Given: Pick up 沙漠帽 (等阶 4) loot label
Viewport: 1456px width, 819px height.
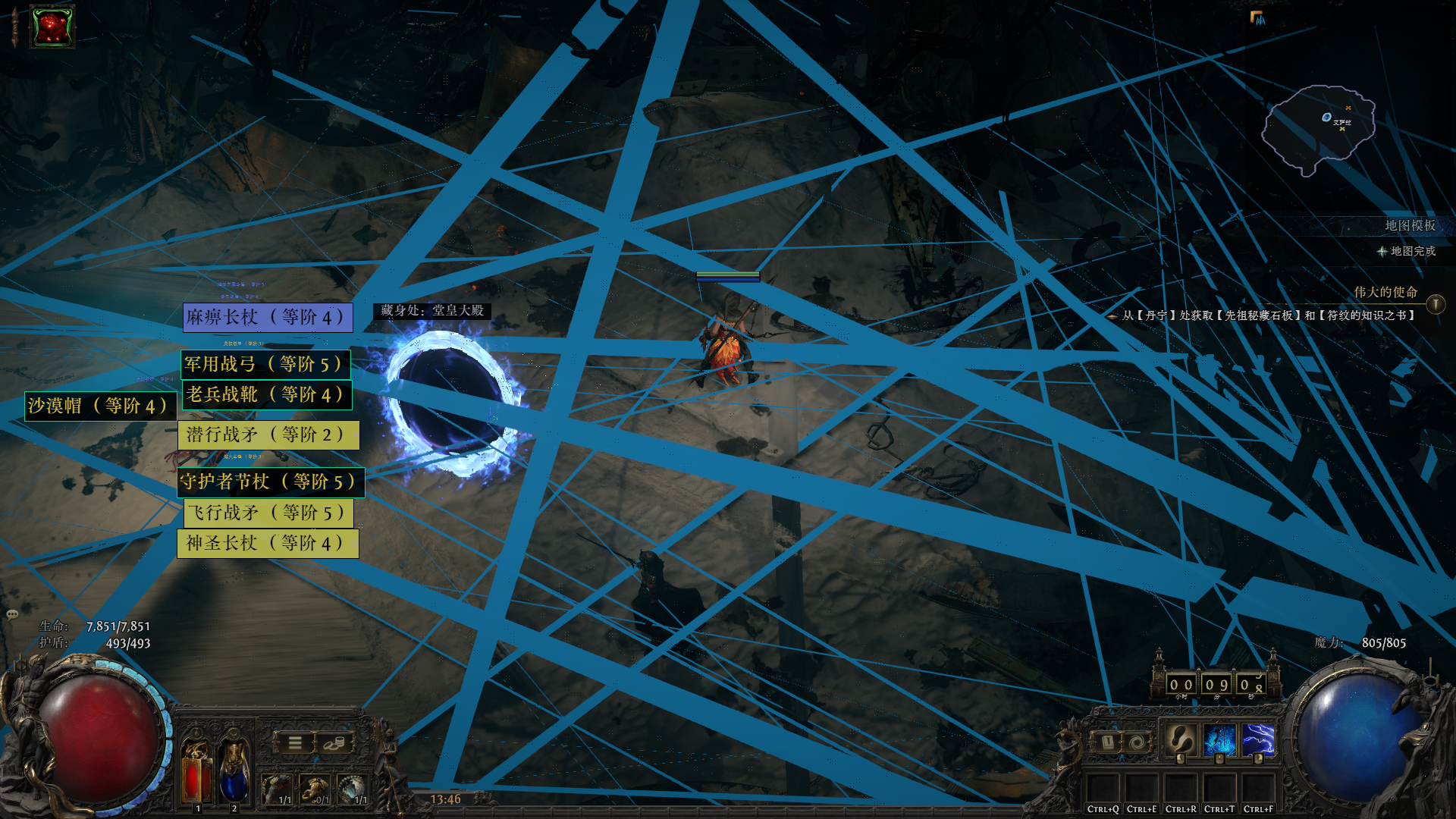Looking at the screenshot, I should coord(99,406).
